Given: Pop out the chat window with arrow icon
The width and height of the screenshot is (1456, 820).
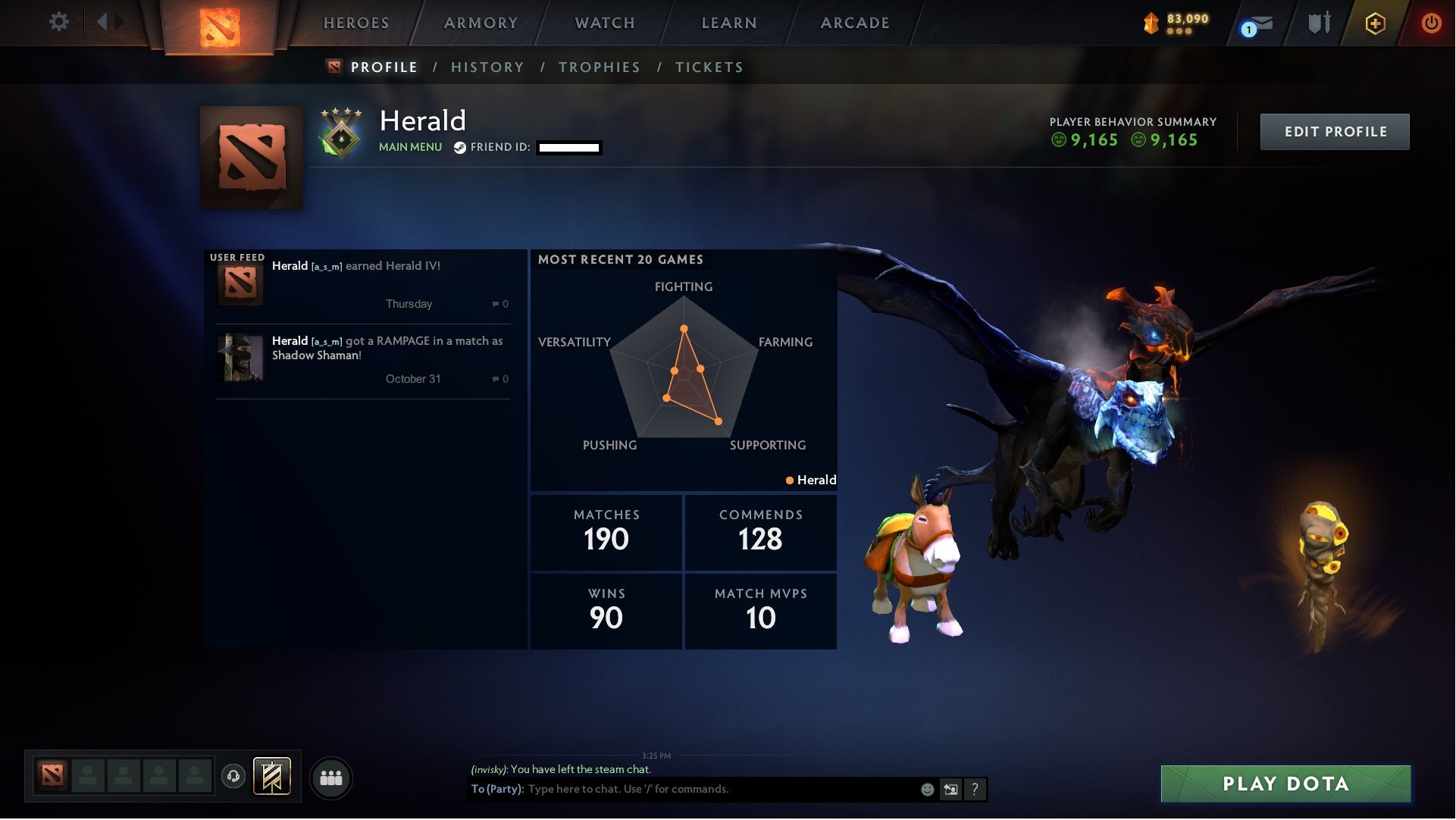Looking at the screenshot, I should click(x=950, y=789).
